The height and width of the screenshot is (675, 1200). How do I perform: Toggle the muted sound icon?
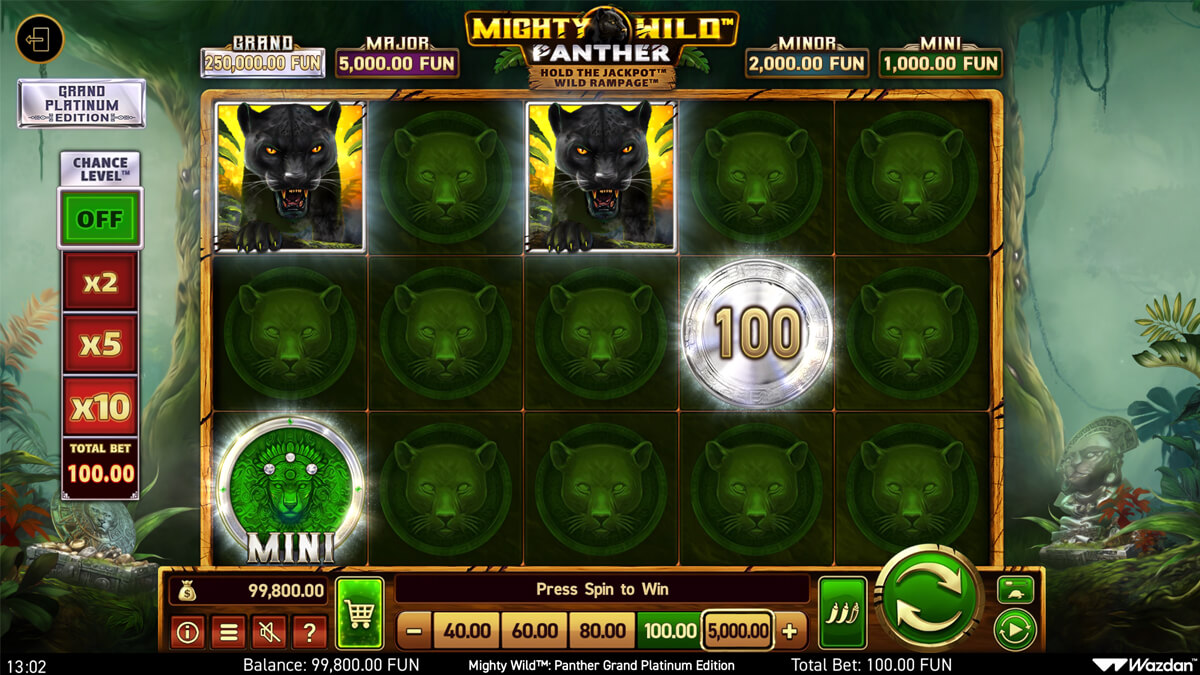(269, 631)
